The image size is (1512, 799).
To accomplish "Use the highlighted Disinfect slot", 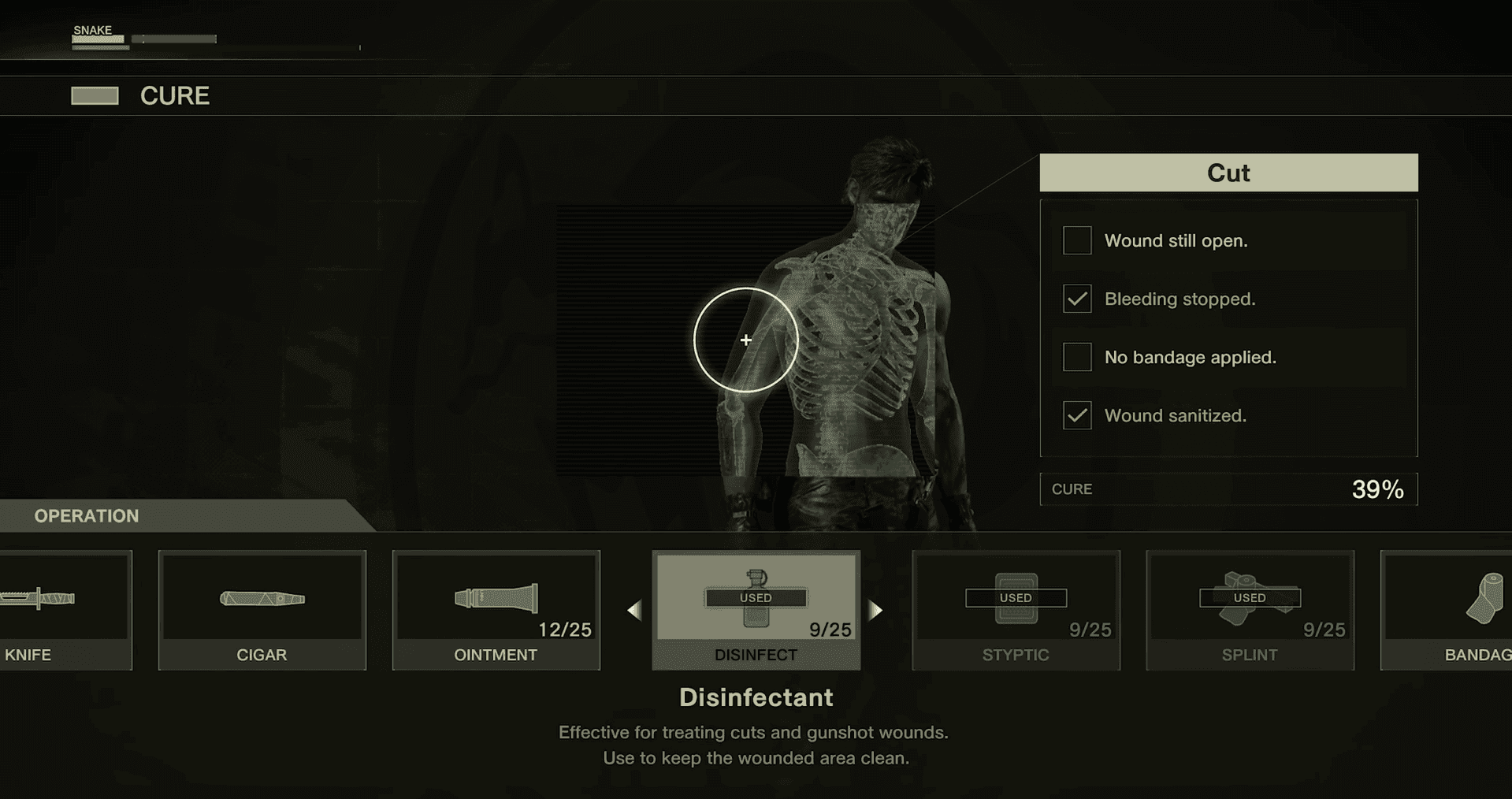I will (756, 609).
